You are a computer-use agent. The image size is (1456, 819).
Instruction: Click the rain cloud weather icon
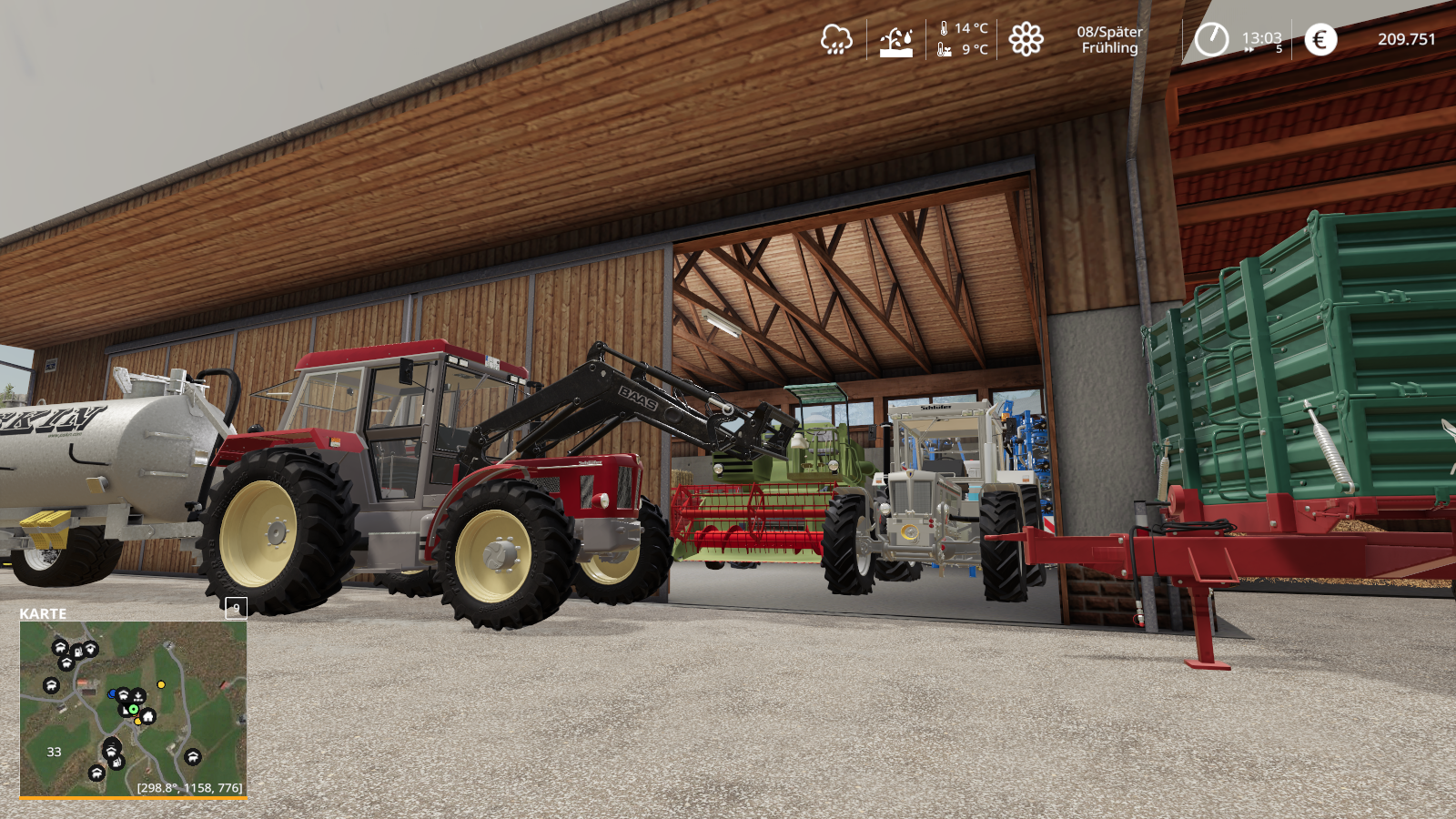[x=836, y=39]
